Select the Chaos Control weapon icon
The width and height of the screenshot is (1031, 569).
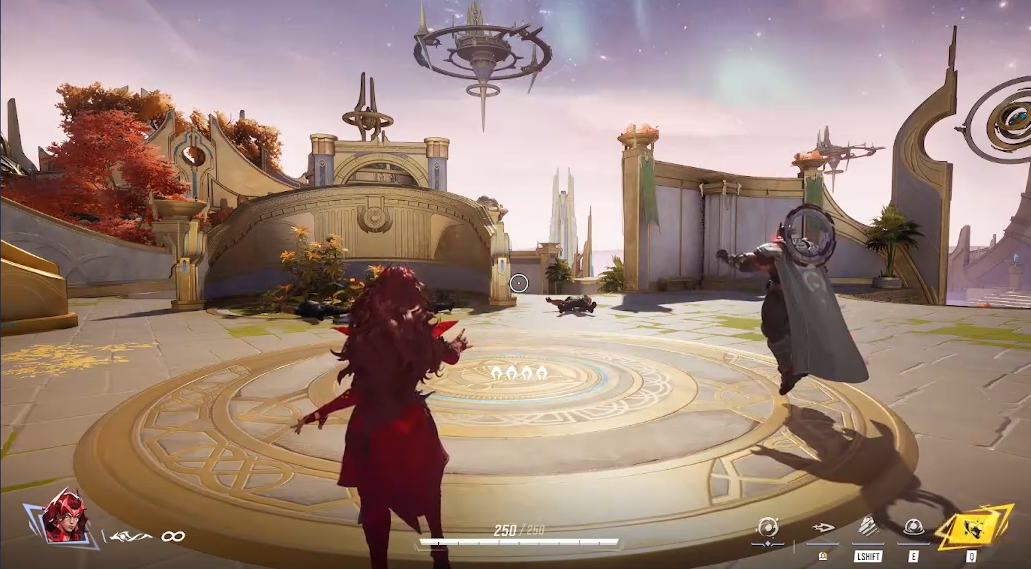131,537
